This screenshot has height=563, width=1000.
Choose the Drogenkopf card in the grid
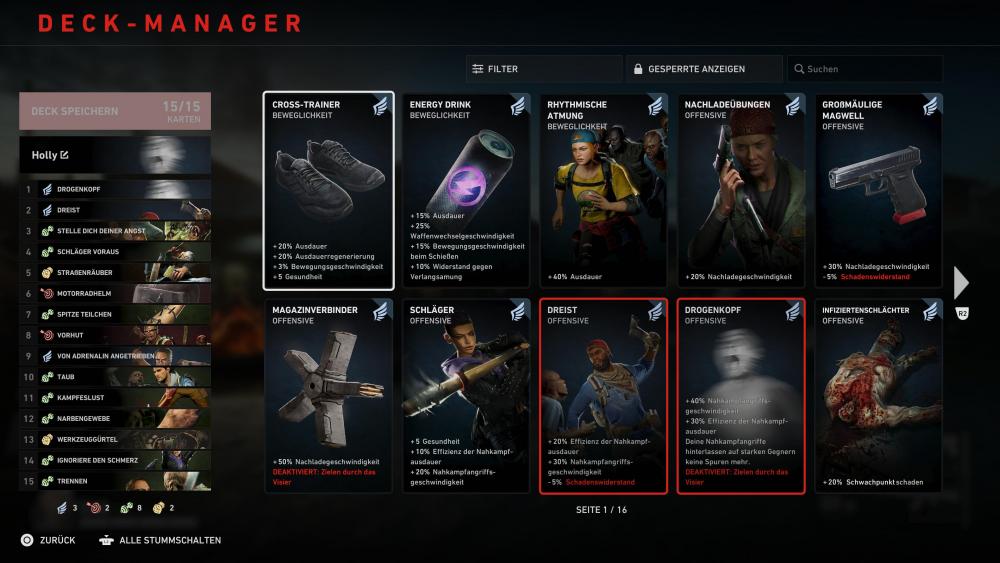point(740,396)
